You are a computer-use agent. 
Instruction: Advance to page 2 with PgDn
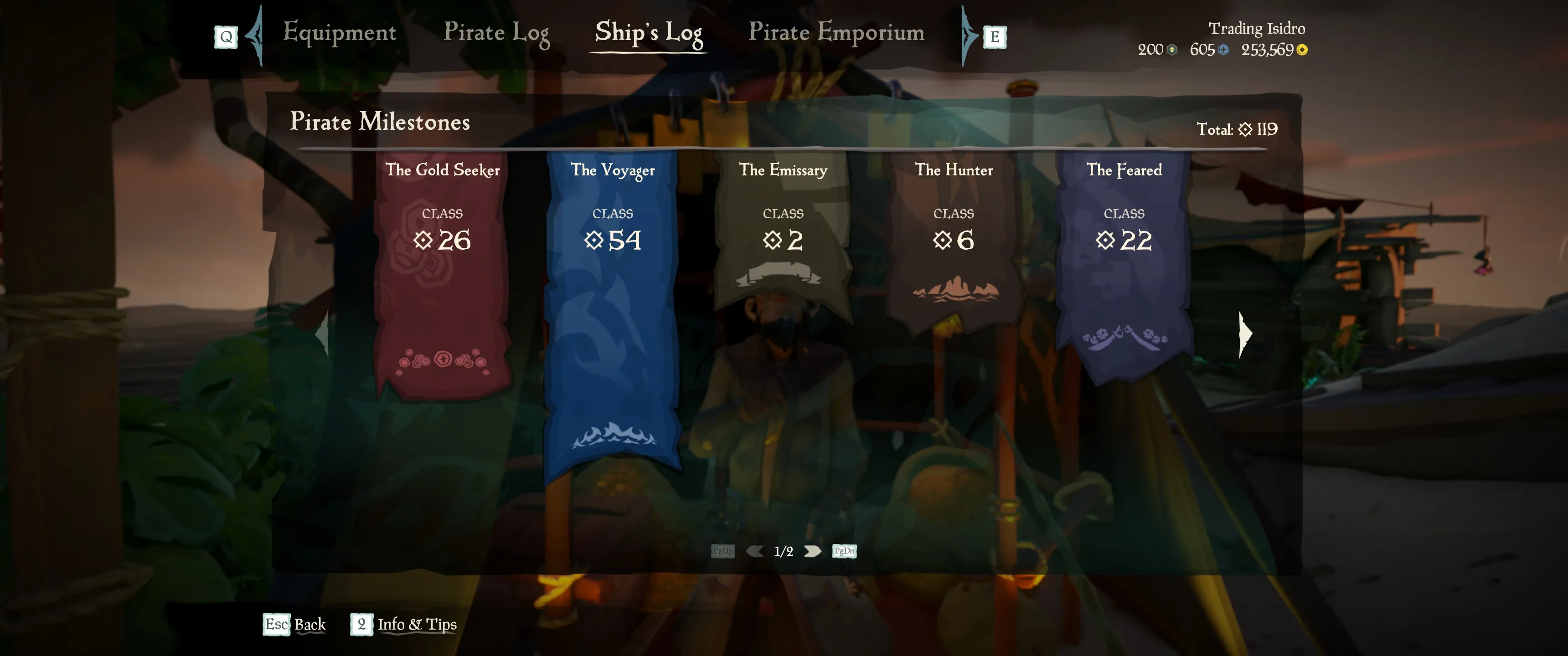(x=844, y=551)
